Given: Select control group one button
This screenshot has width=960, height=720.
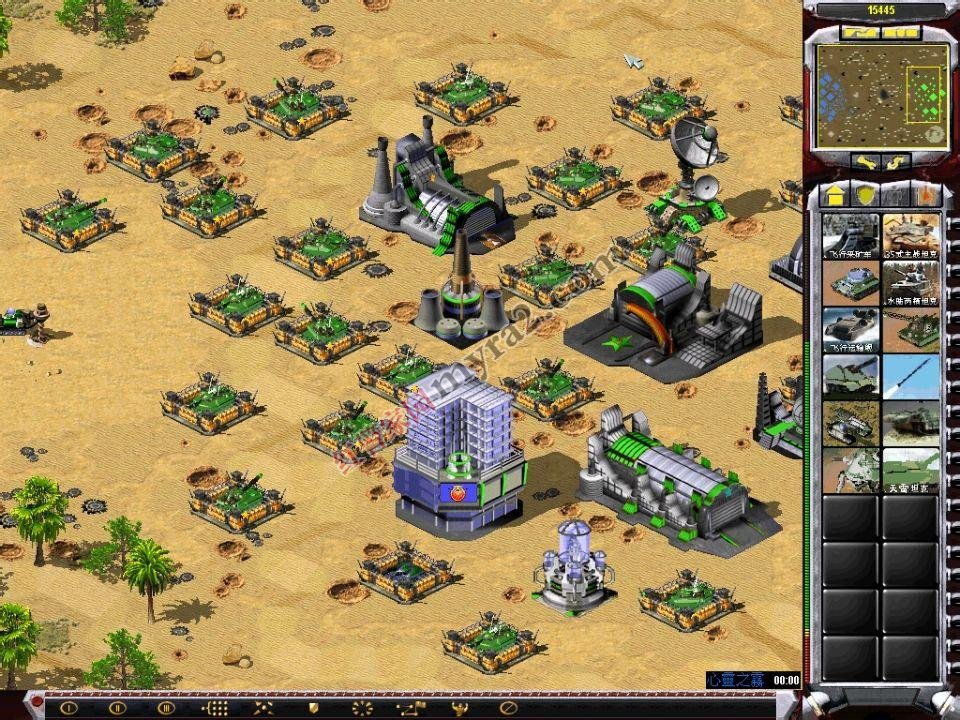Looking at the screenshot, I should click(x=69, y=707).
